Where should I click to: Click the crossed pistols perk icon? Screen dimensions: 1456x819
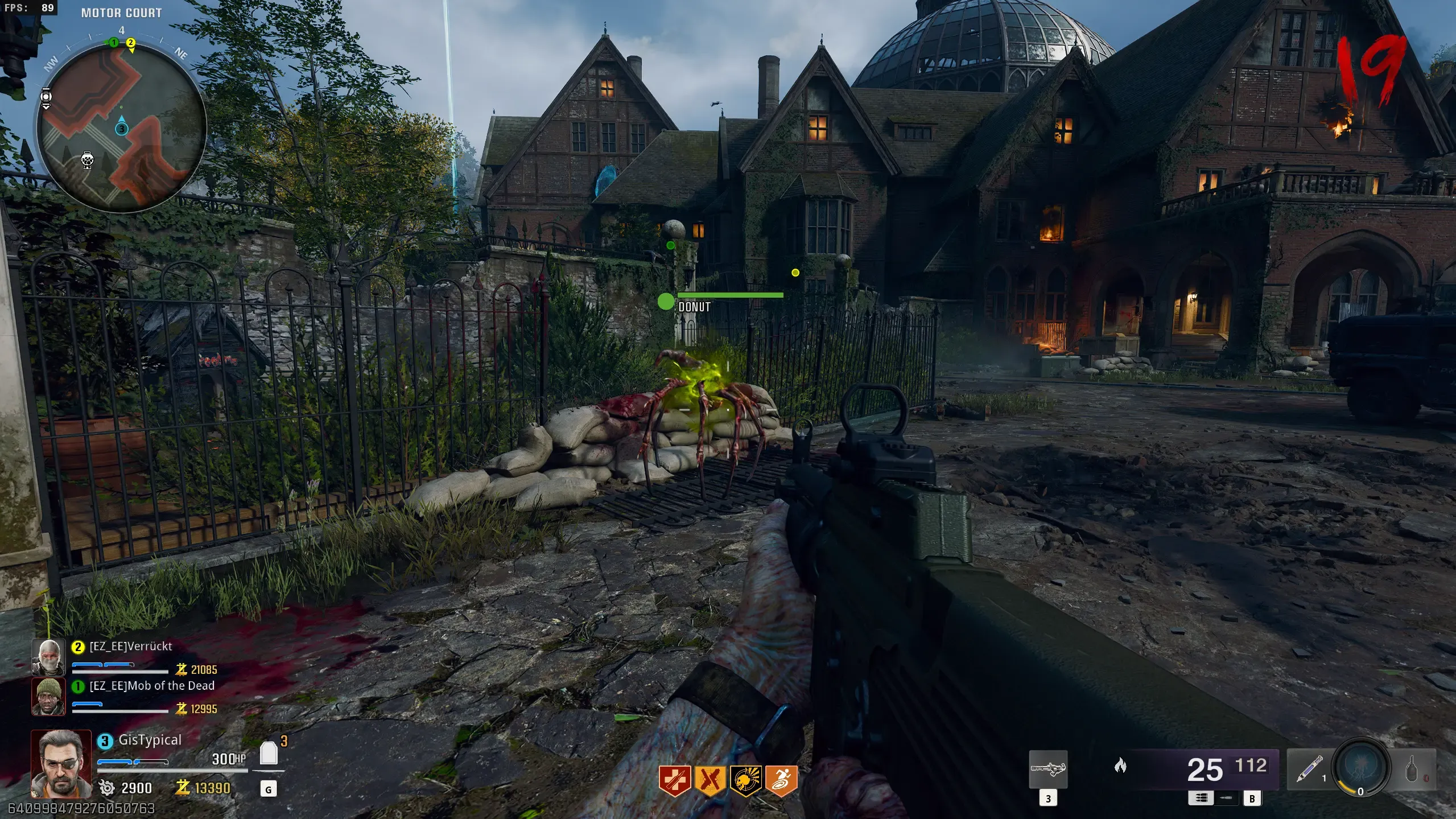click(x=710, y=780)
